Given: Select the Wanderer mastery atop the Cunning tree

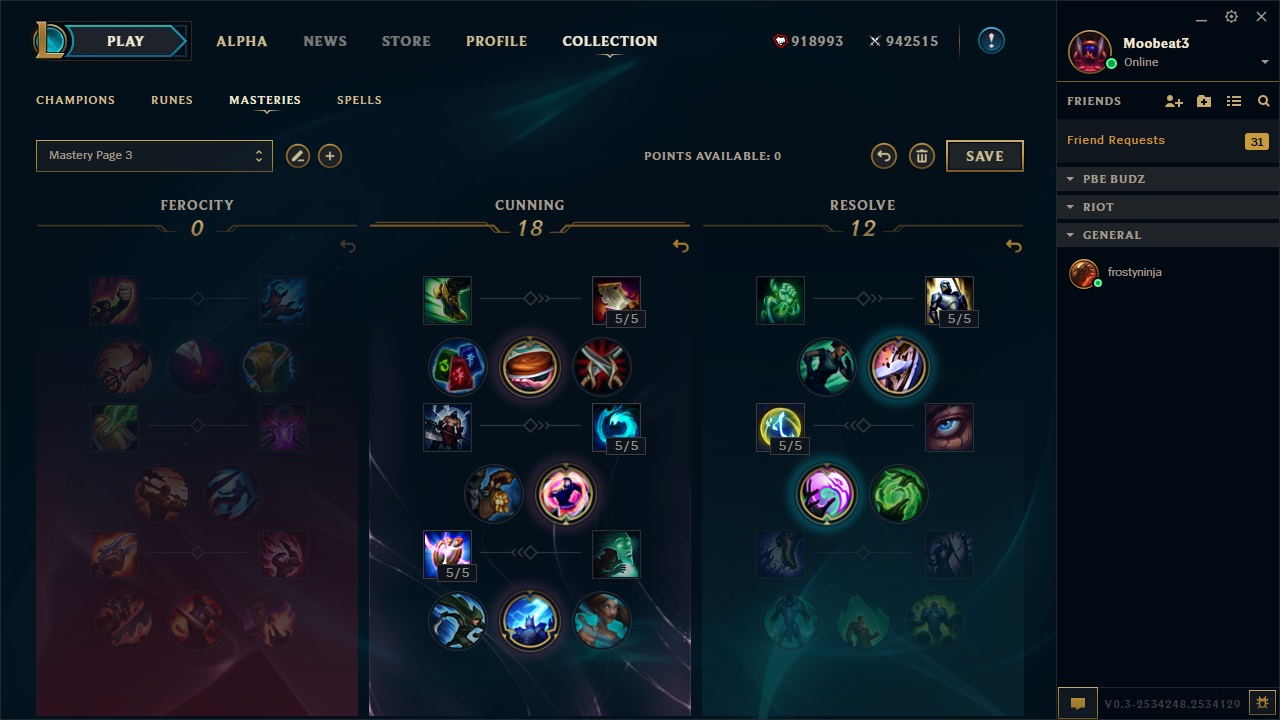Looking at the screenshot, I should coord(447,300).
